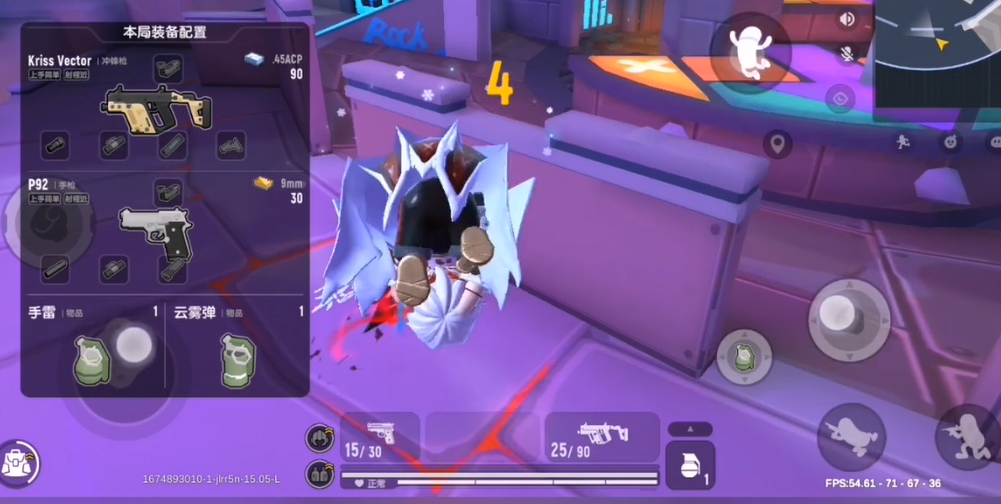Screen dimensions: 1001x504
Task: Toggle the speaker sound icon
Action: click(x=847, y=20)
